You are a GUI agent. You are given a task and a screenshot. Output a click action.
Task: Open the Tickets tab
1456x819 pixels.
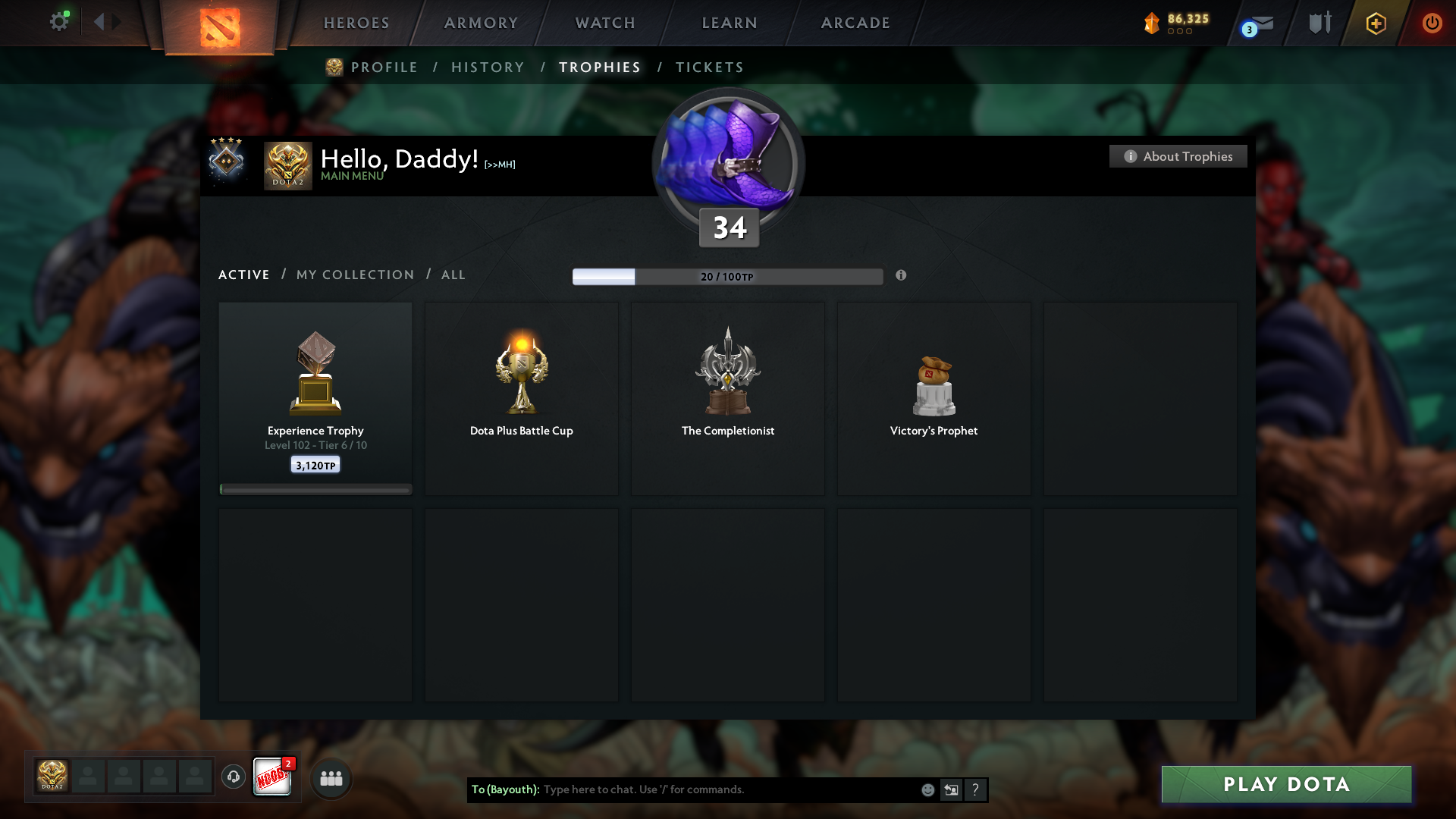tap(709, 67)
